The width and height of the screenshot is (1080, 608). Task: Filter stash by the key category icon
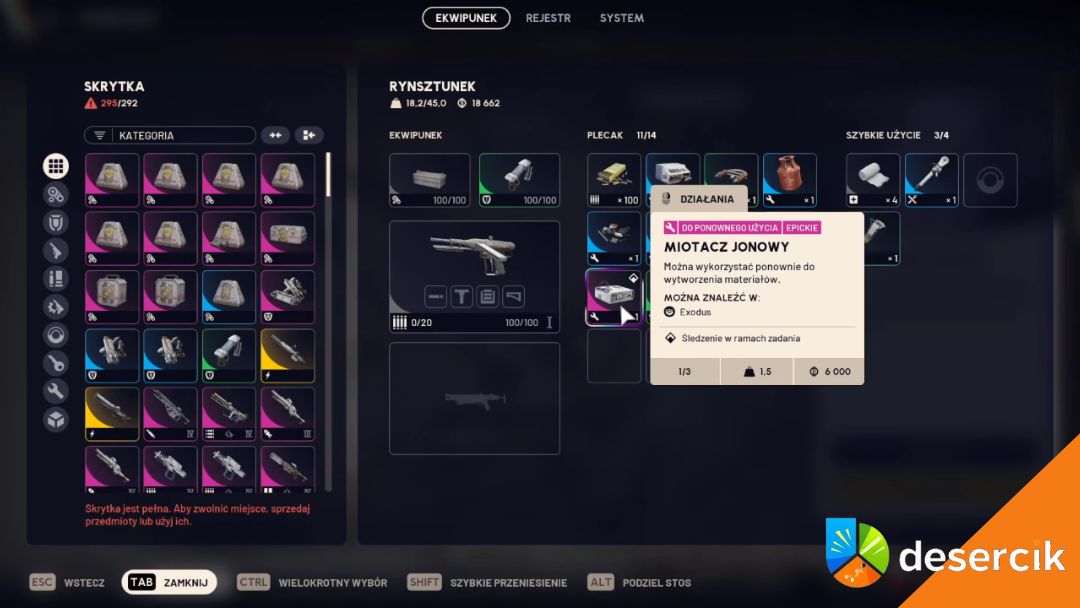[56, 363]
